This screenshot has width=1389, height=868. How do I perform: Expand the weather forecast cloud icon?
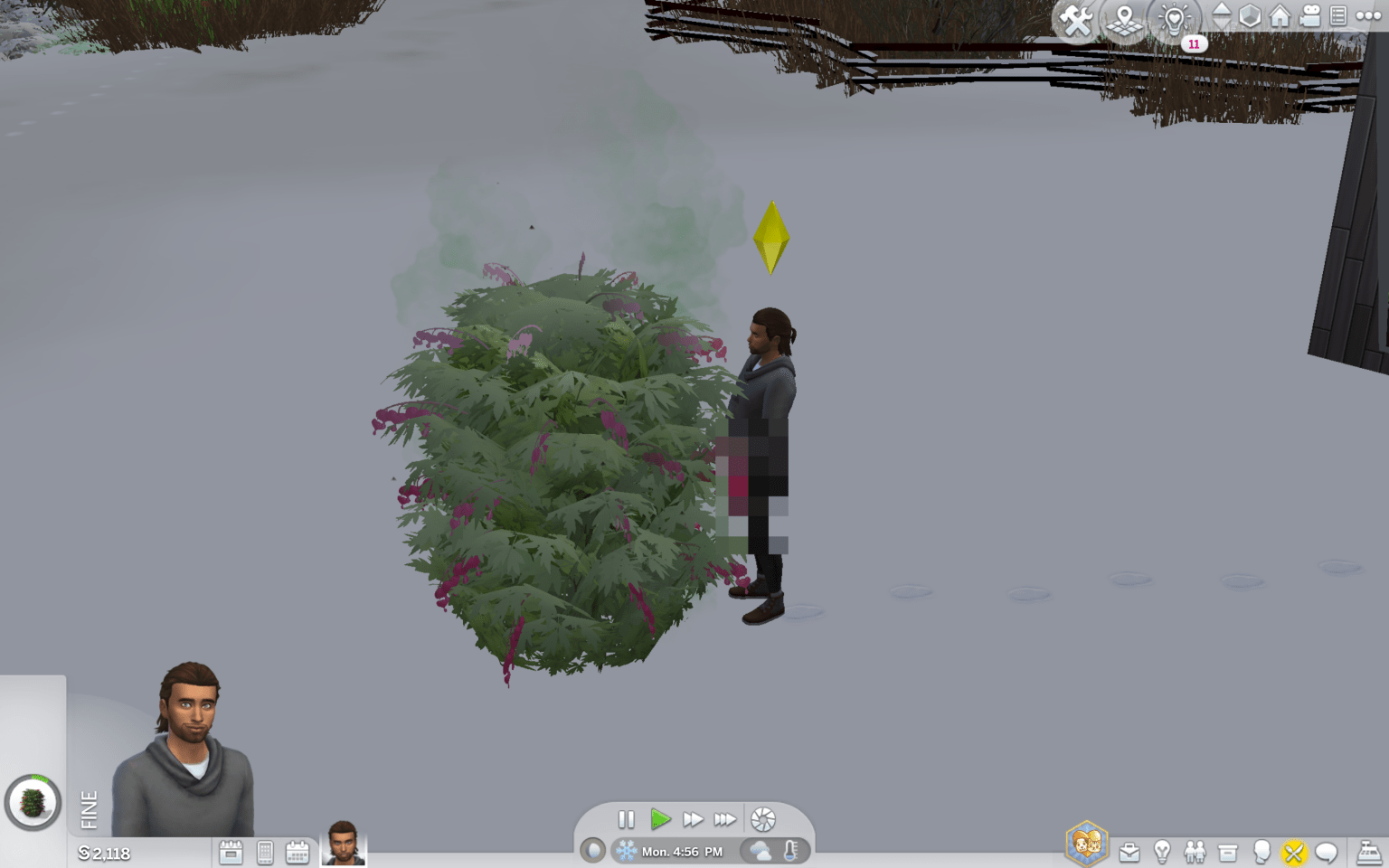click(x=758, y=851)
